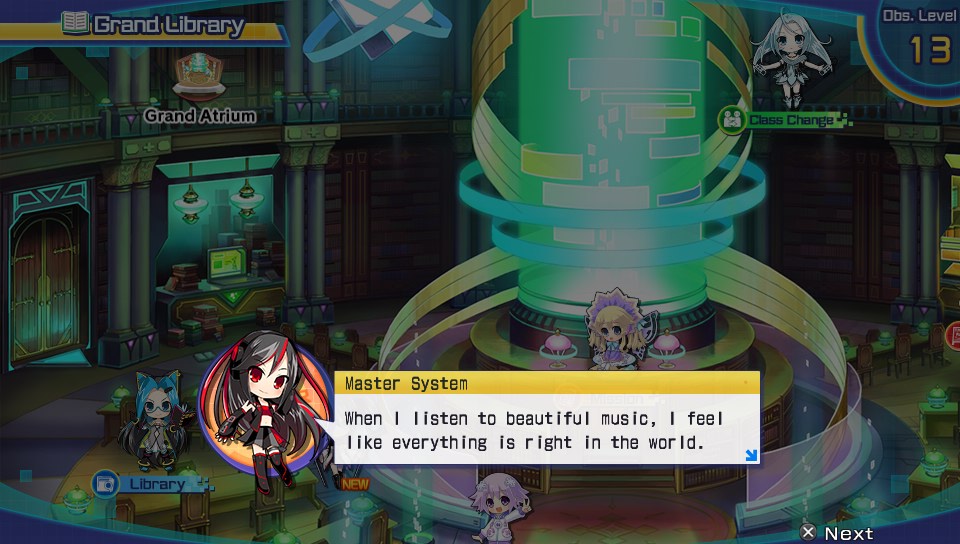Click the red icon at right edge
960x544 pixels.
[951, 336]
